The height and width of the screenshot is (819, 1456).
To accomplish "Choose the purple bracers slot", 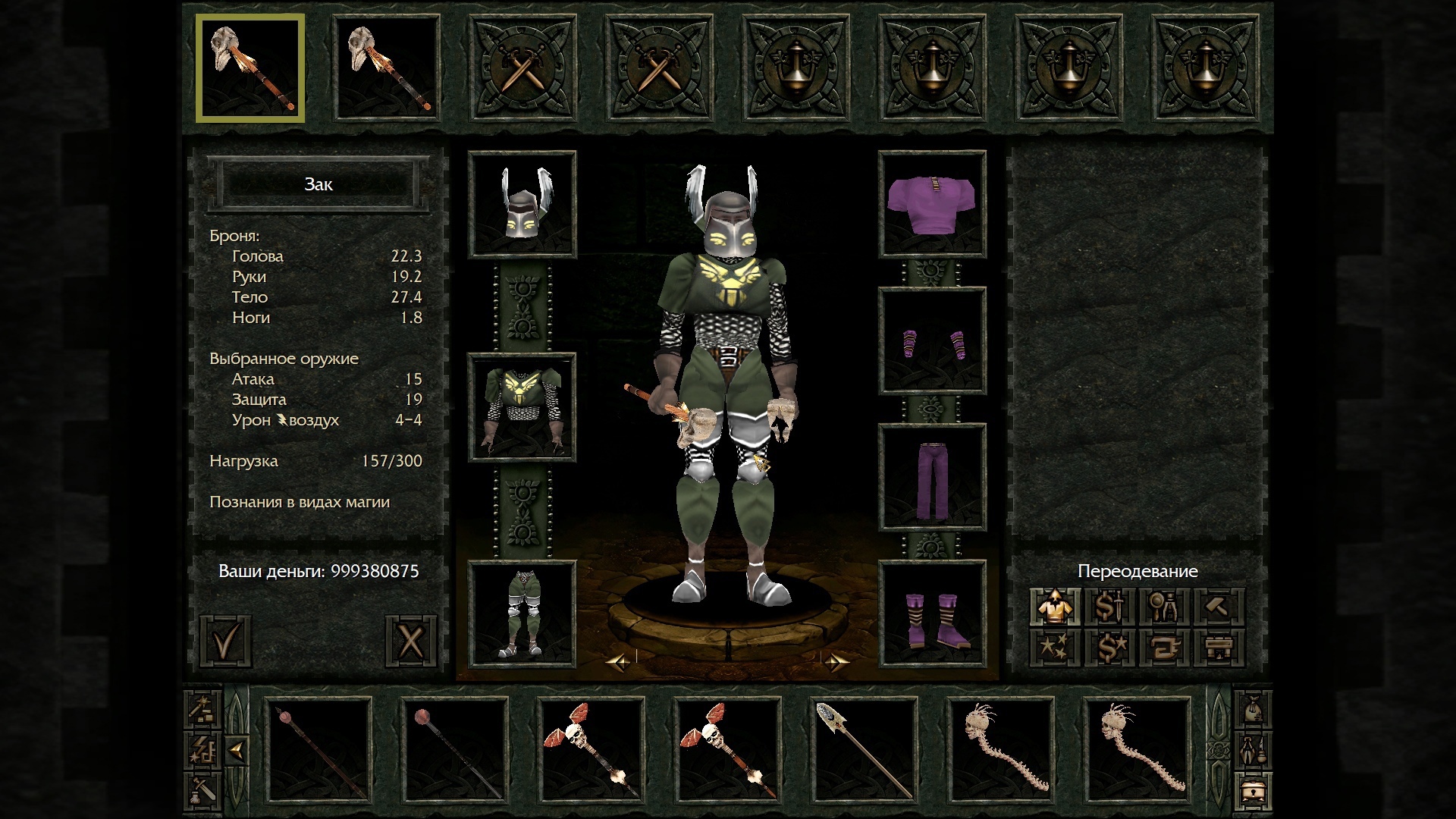I will pos(932,341).
